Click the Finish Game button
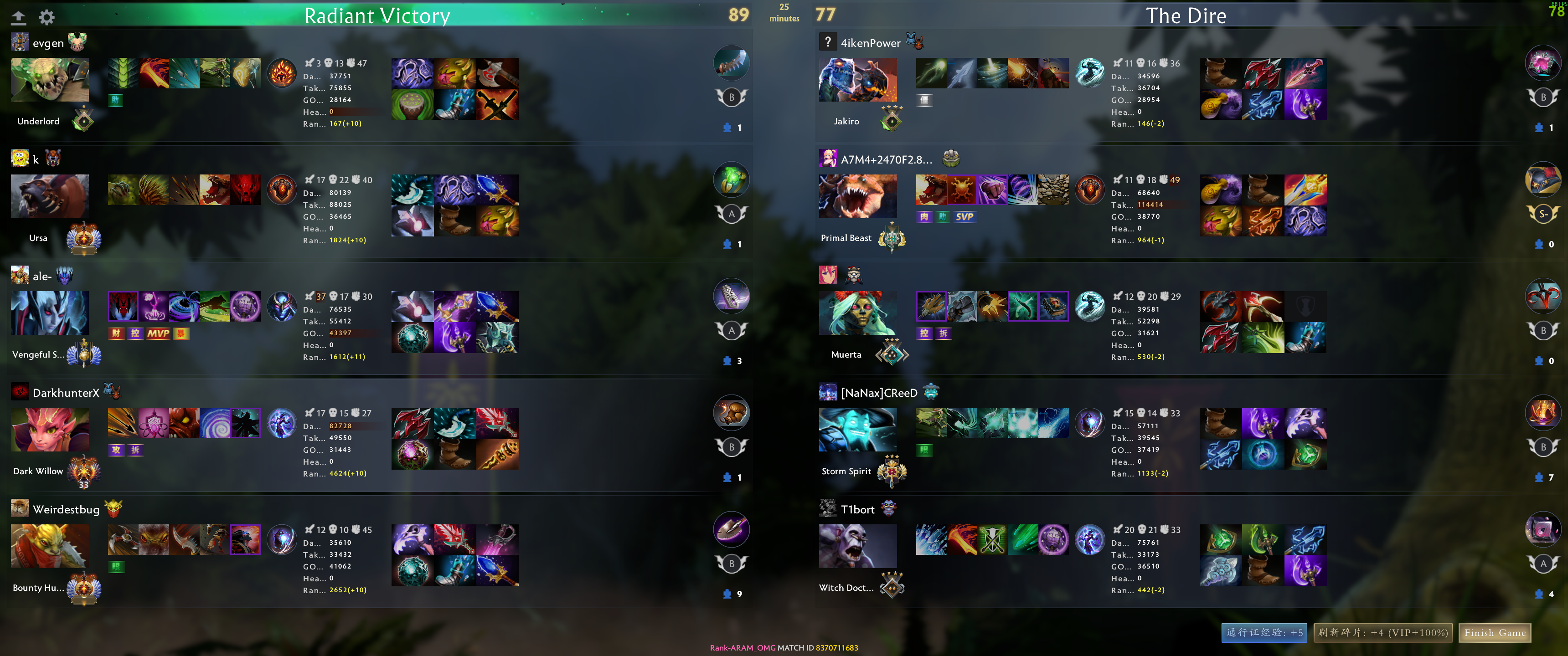Image resolution: width=1568 pixels, height=656 pixels. click(1494, 633)
